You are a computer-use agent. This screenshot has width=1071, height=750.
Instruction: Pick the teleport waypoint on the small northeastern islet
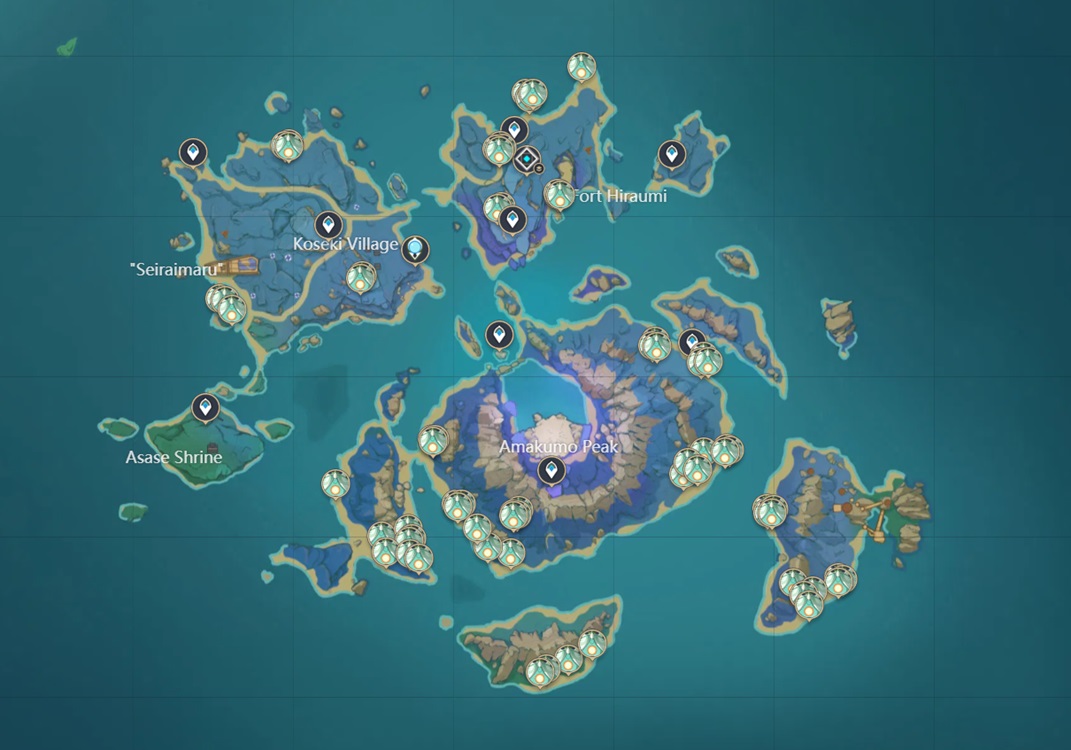click(671, 154)
